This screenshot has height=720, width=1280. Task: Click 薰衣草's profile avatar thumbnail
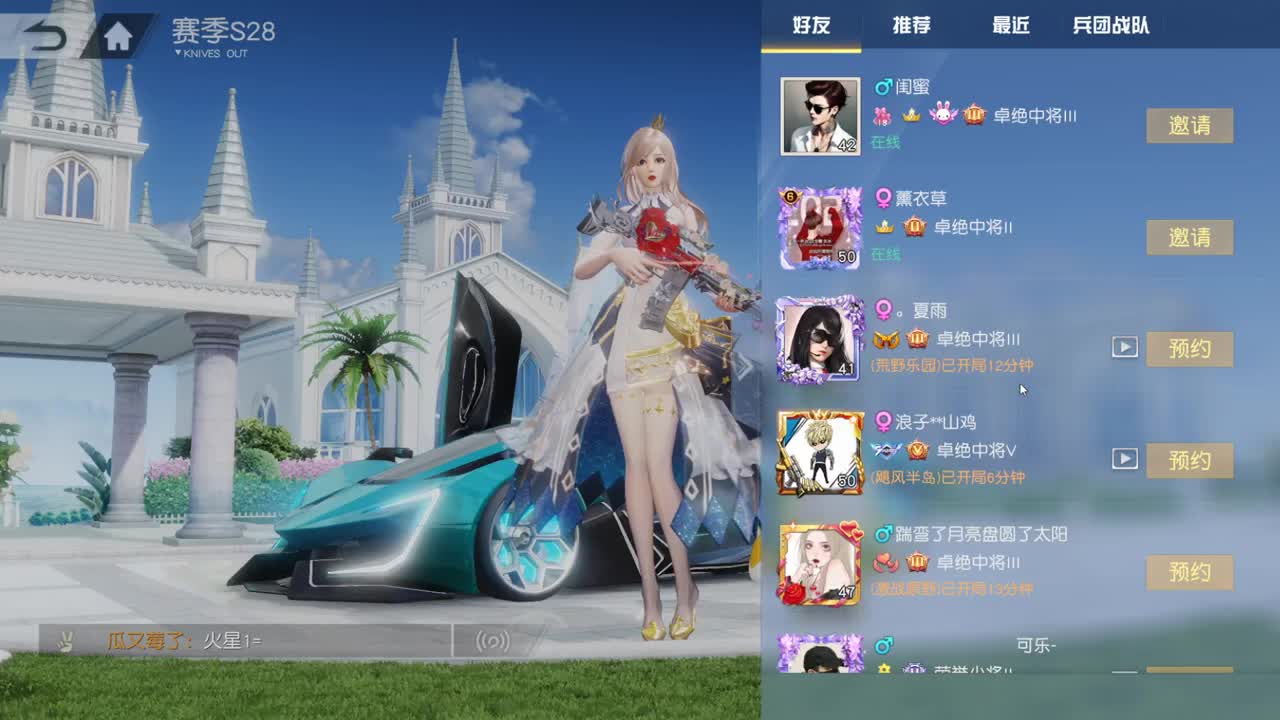coord(822,228)
